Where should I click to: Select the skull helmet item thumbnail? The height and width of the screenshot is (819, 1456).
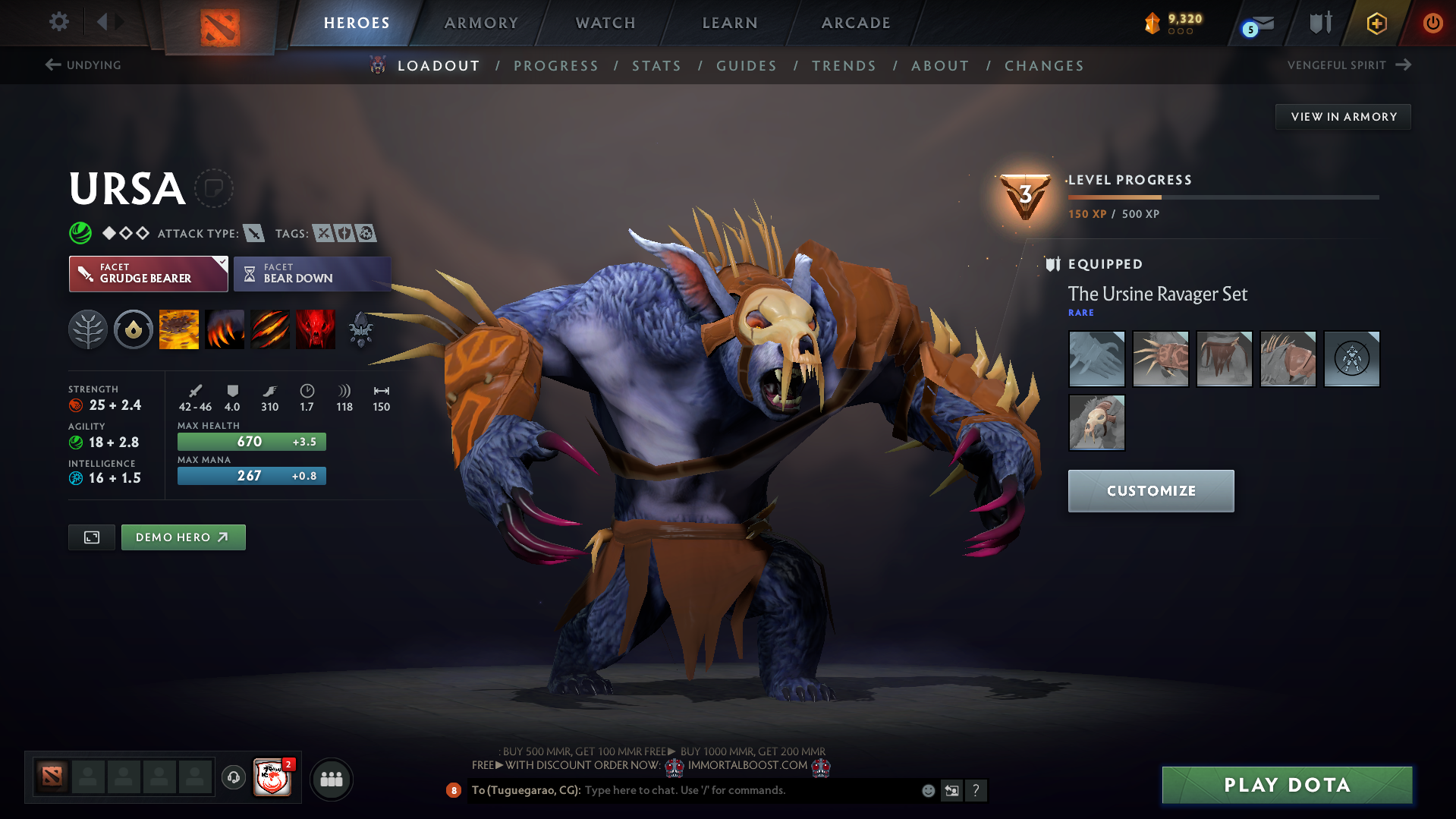pyautogui.click(x=1096, y=422)
